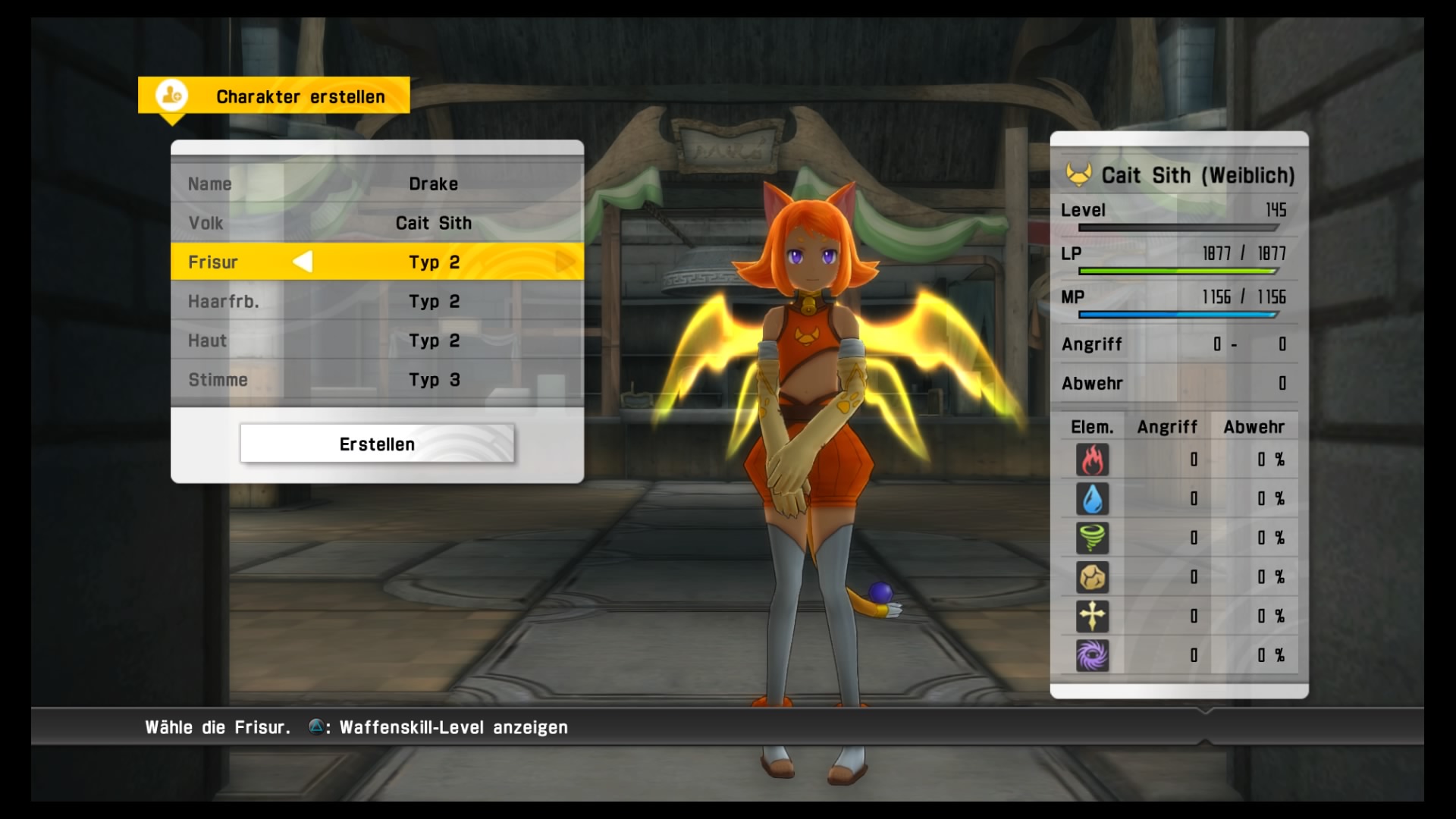Image resolution: width=1456 pixels, height=819 pixels.
Task: Select the Haarfrb. hair color row
Action: pyautogui.click(x=377, y=301)
